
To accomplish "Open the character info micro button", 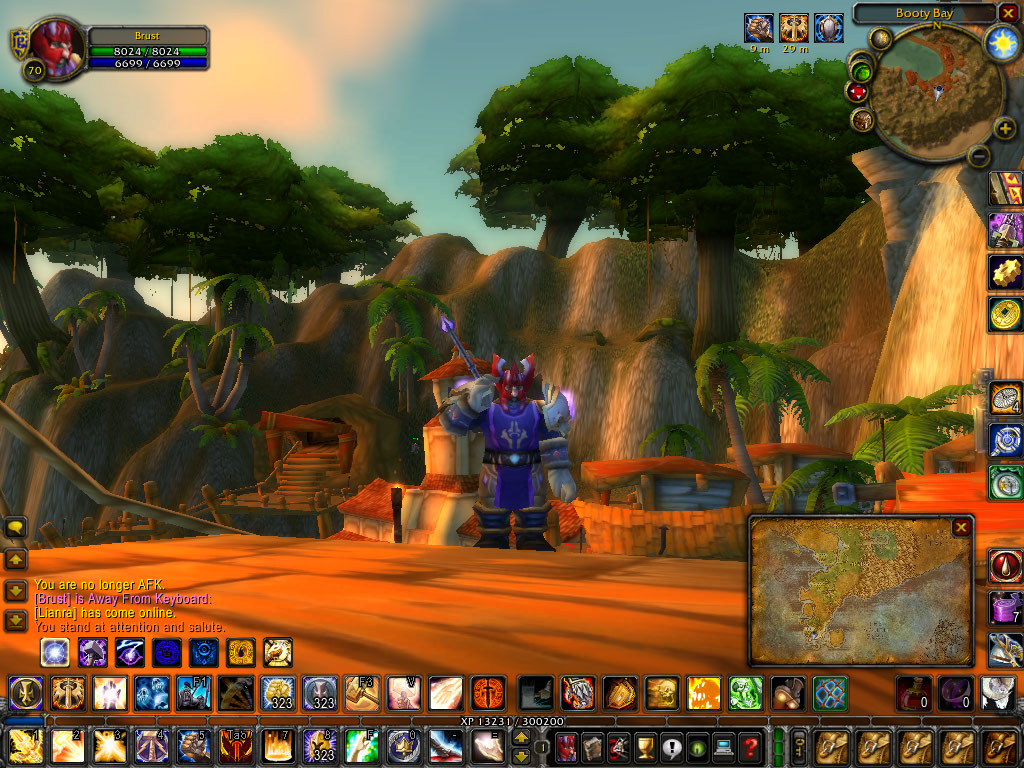I will [567, 746].
